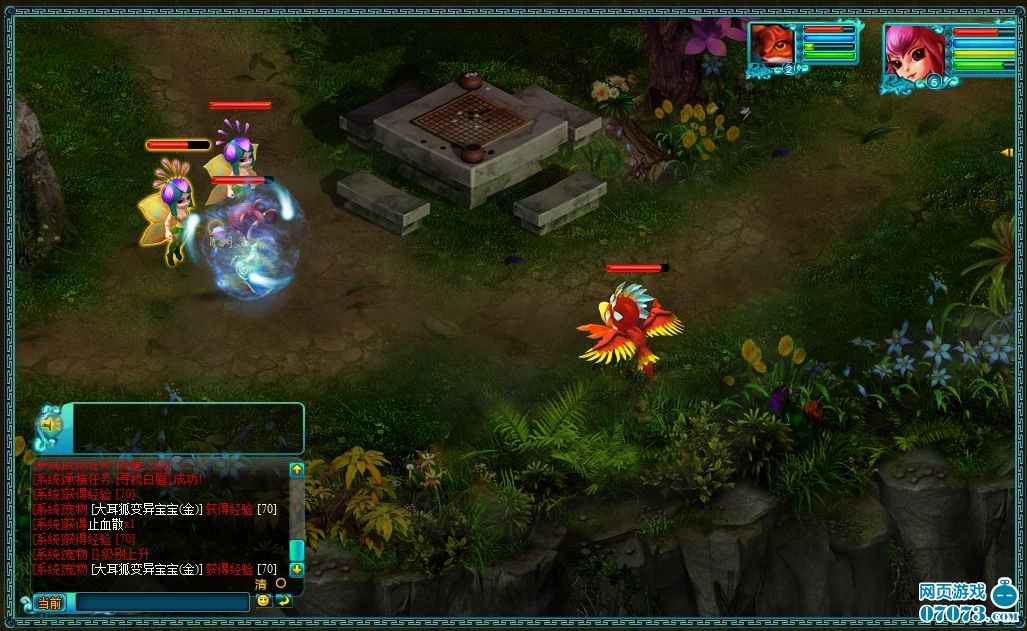
Task: Toggle the yellow speaker horn icon
Action: point(49,426)
